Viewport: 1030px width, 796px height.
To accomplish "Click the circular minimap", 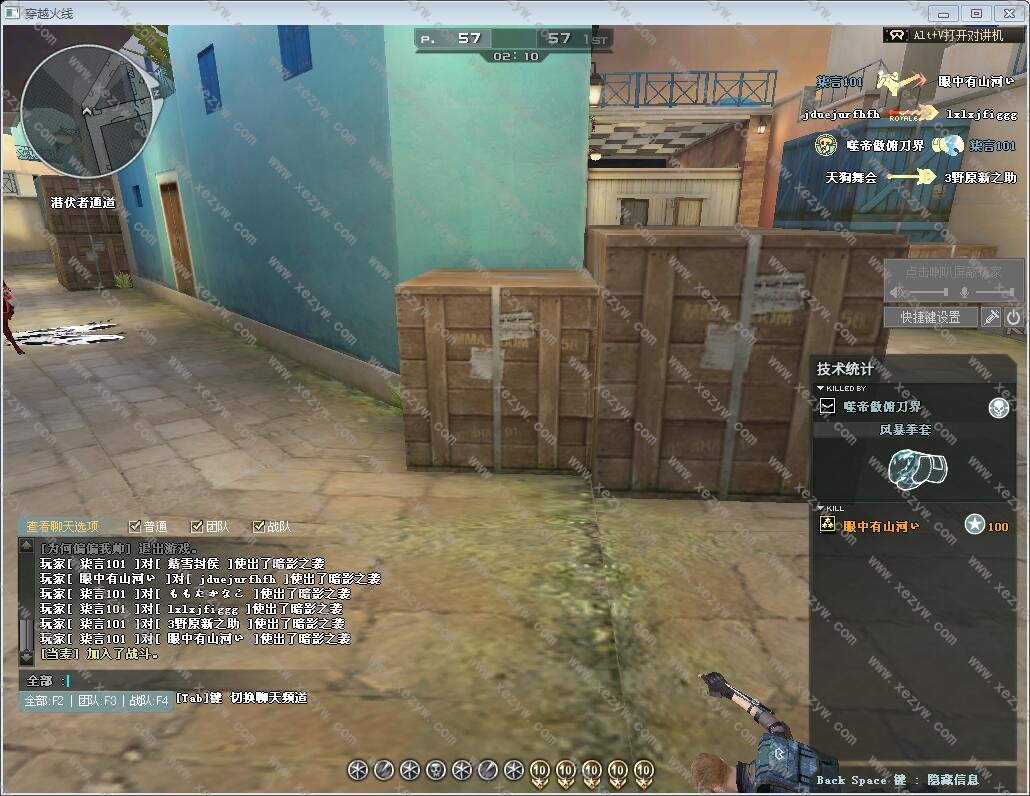I will pyautogui.click(x=87, y=110).
